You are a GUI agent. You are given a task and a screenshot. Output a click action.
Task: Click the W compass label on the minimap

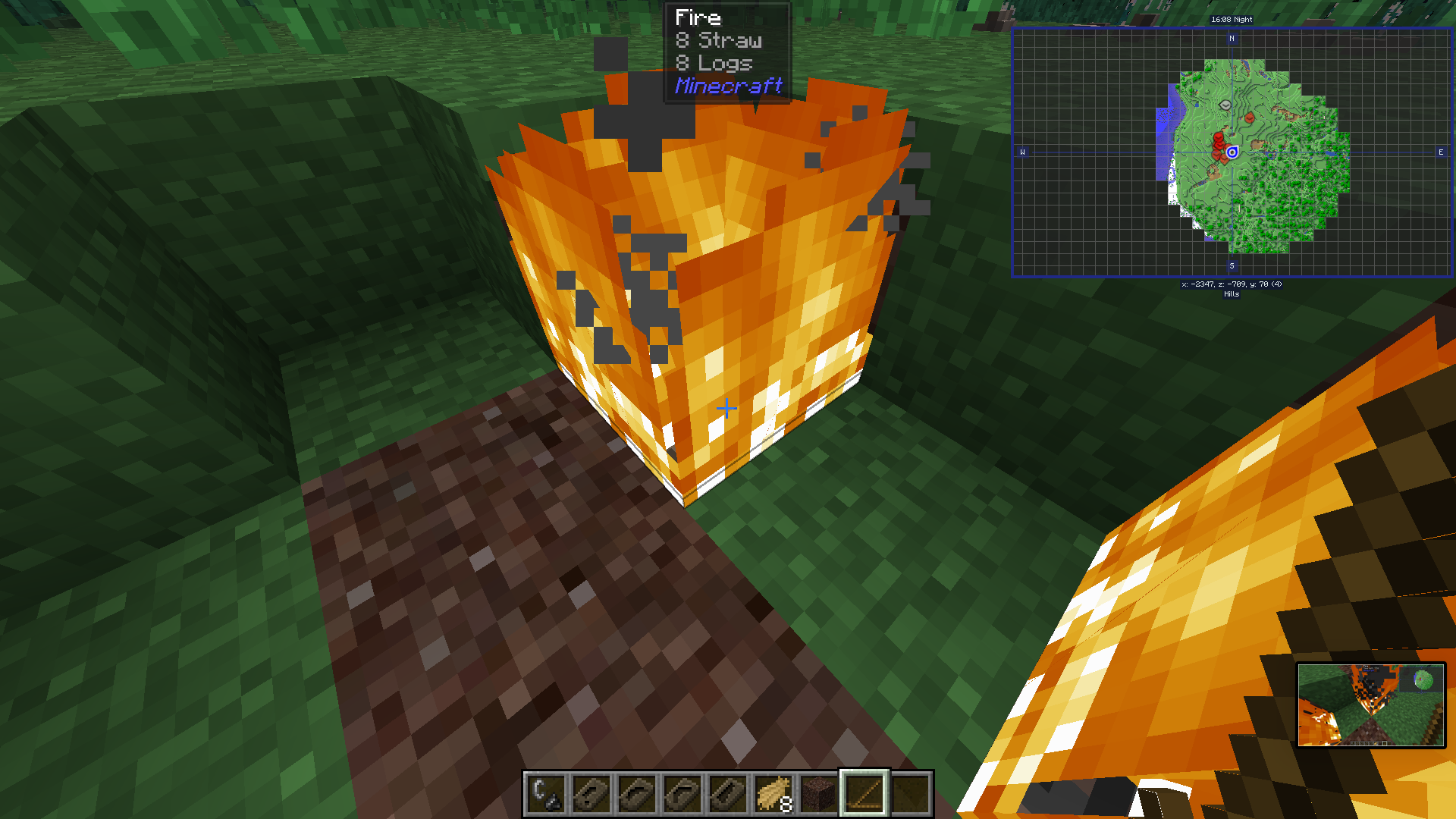(x=1023, y=152)
